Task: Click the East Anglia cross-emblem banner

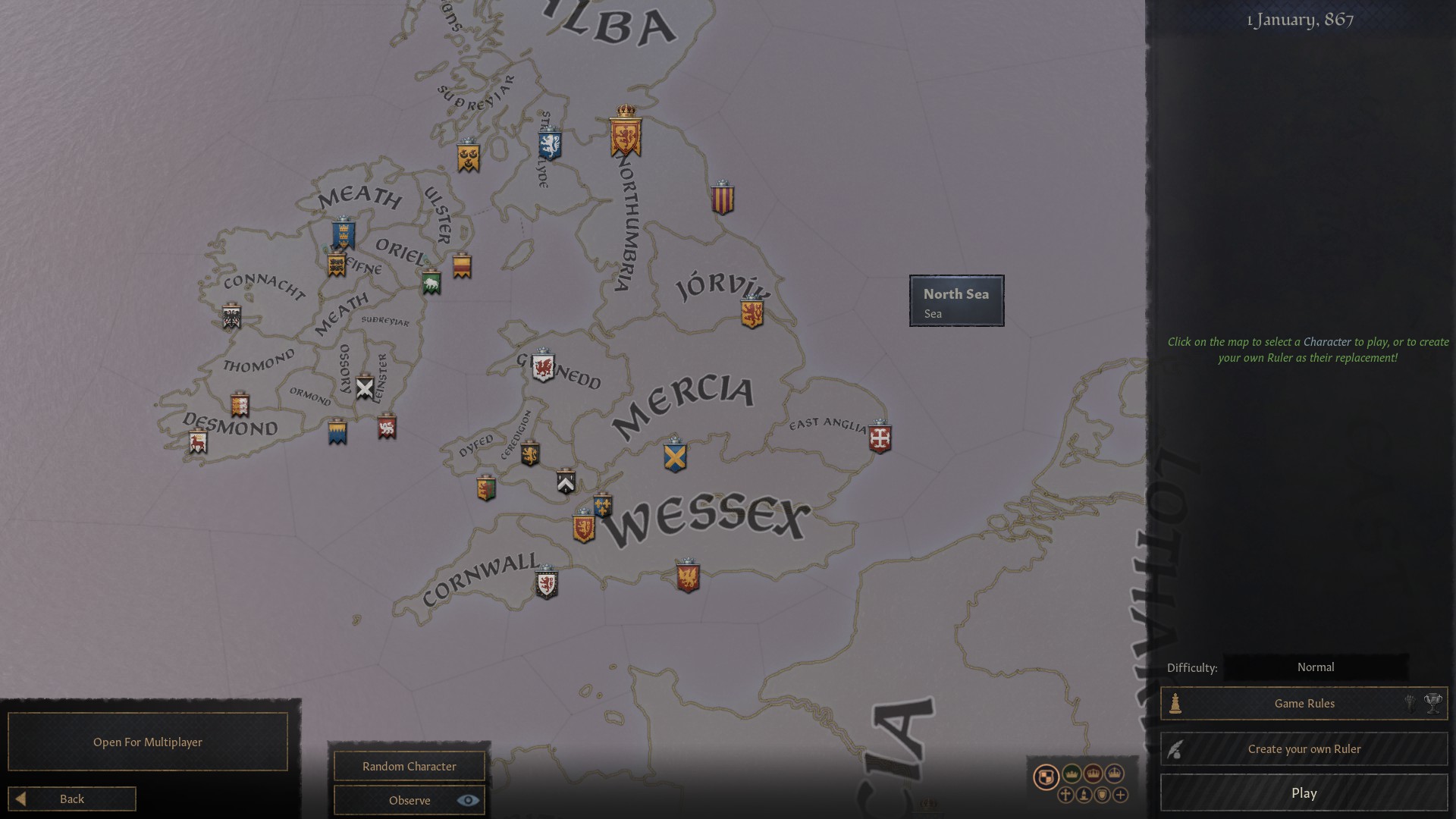Action: tap(880, 436)
